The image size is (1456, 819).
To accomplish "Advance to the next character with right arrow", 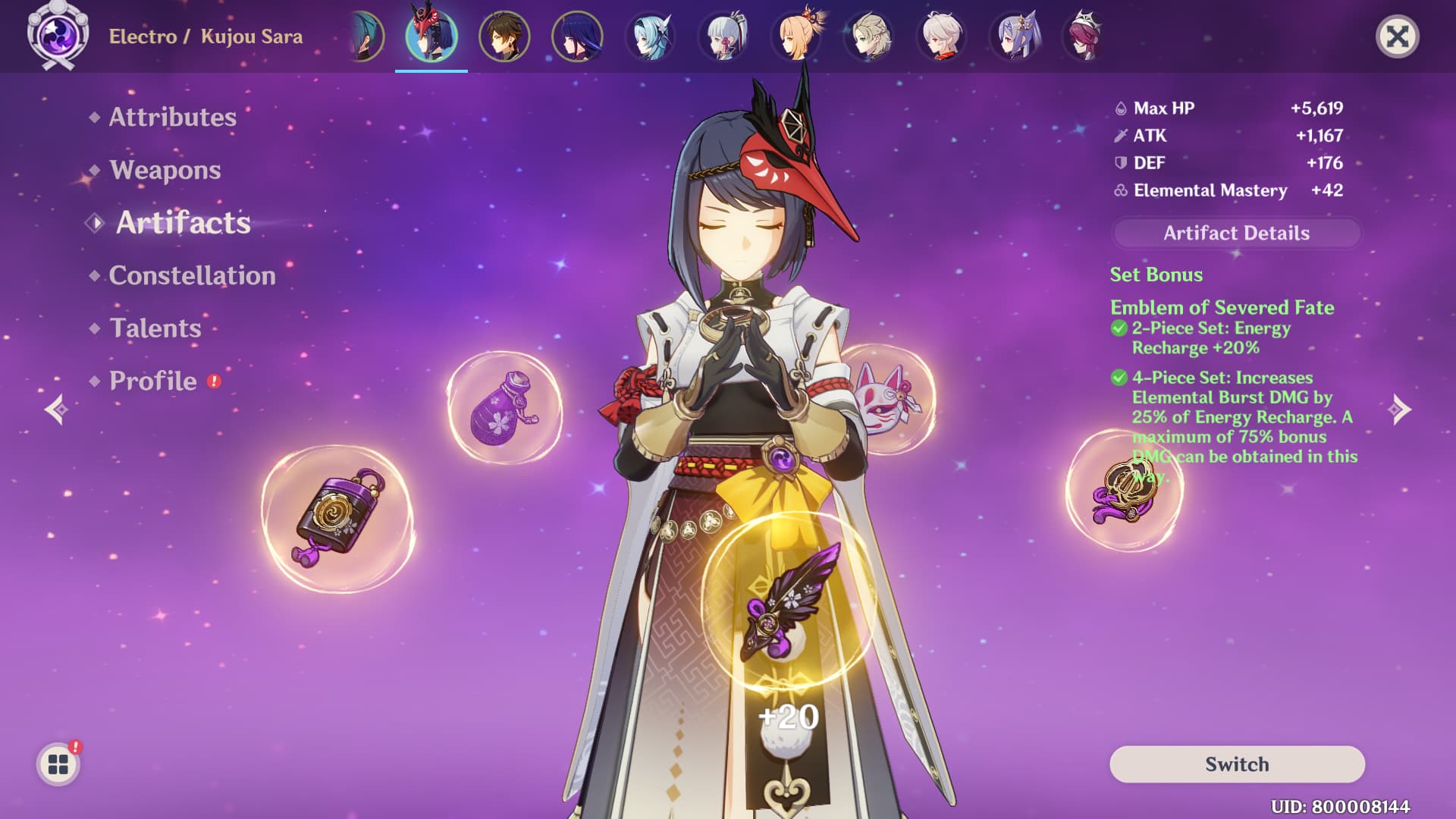I will click(x=1399, y=409).
